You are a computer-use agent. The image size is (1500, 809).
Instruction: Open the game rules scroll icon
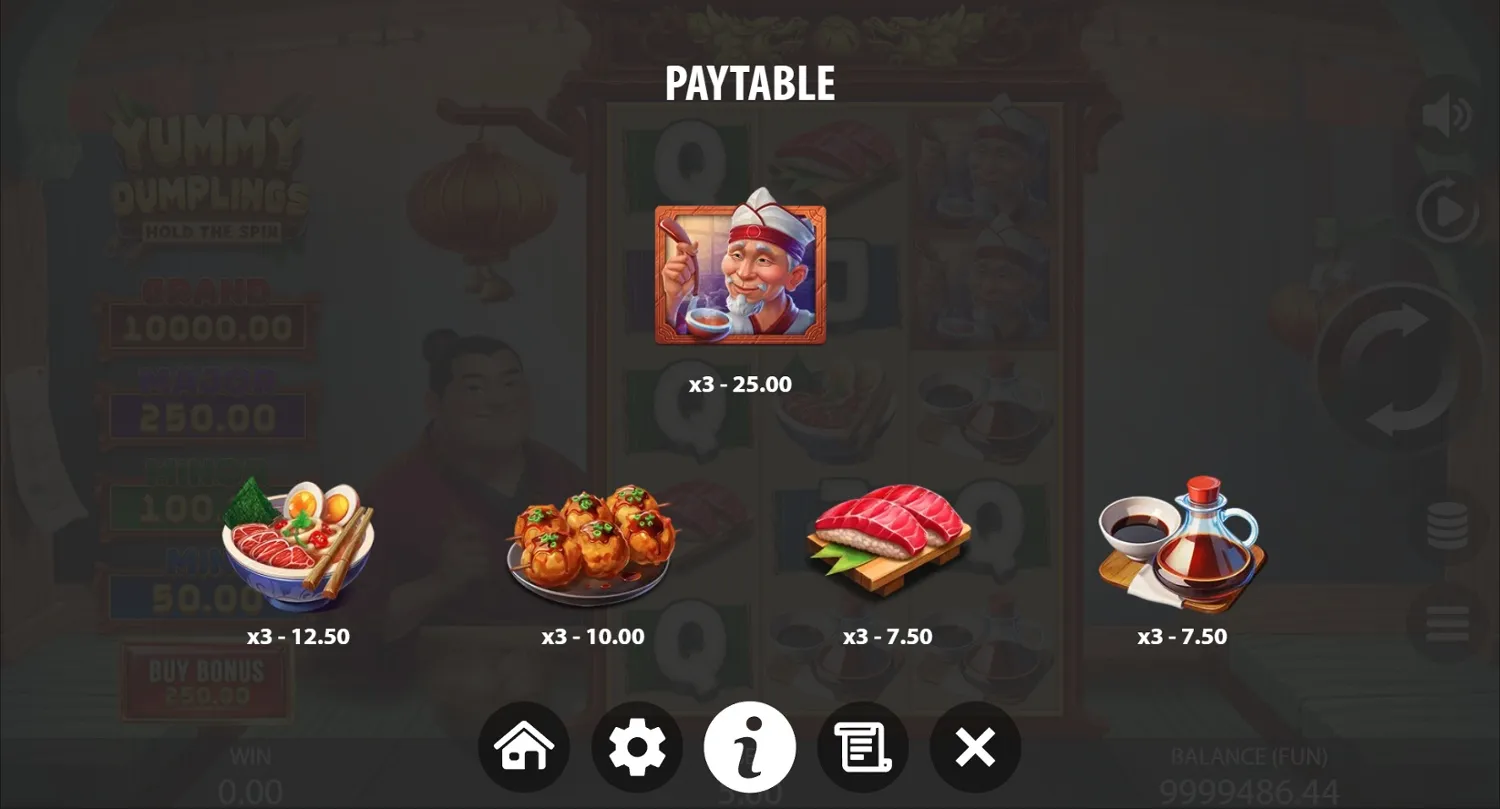863,746
